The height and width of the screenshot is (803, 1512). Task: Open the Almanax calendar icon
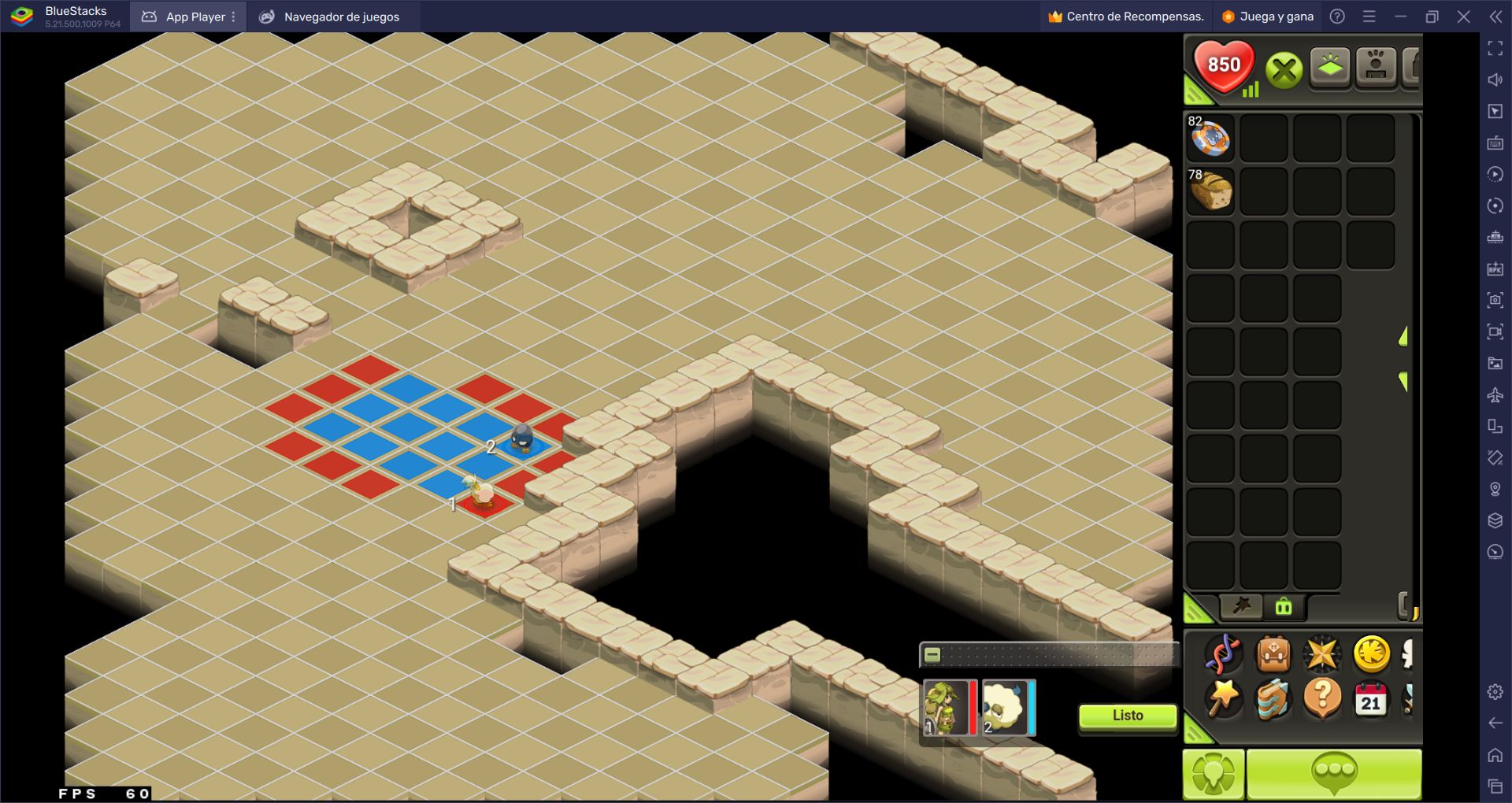pos(1370,701)
